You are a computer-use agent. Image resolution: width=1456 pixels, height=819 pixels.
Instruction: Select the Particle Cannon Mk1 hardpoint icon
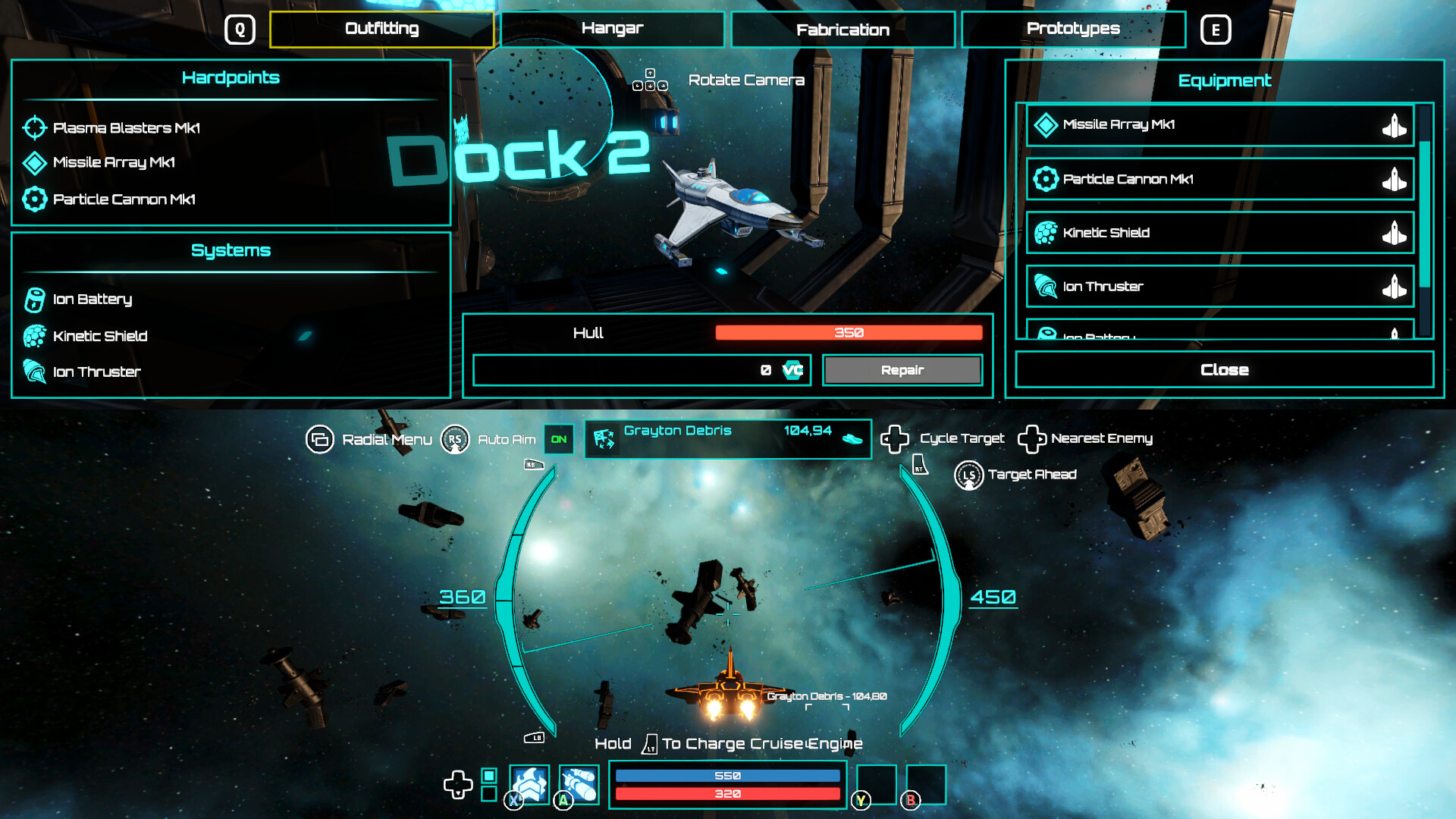34,199
